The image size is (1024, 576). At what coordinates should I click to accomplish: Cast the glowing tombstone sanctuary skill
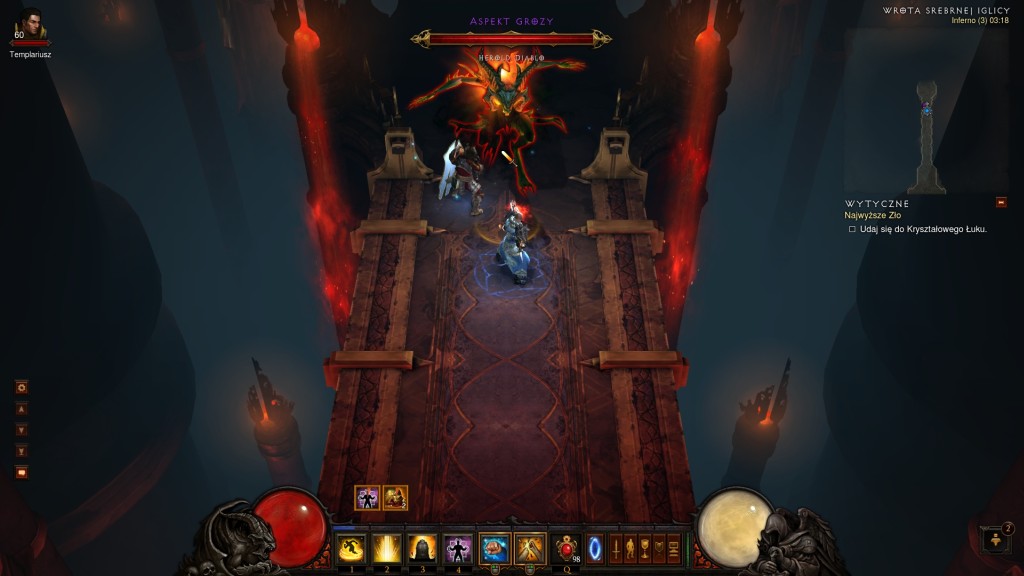(422, 548)
